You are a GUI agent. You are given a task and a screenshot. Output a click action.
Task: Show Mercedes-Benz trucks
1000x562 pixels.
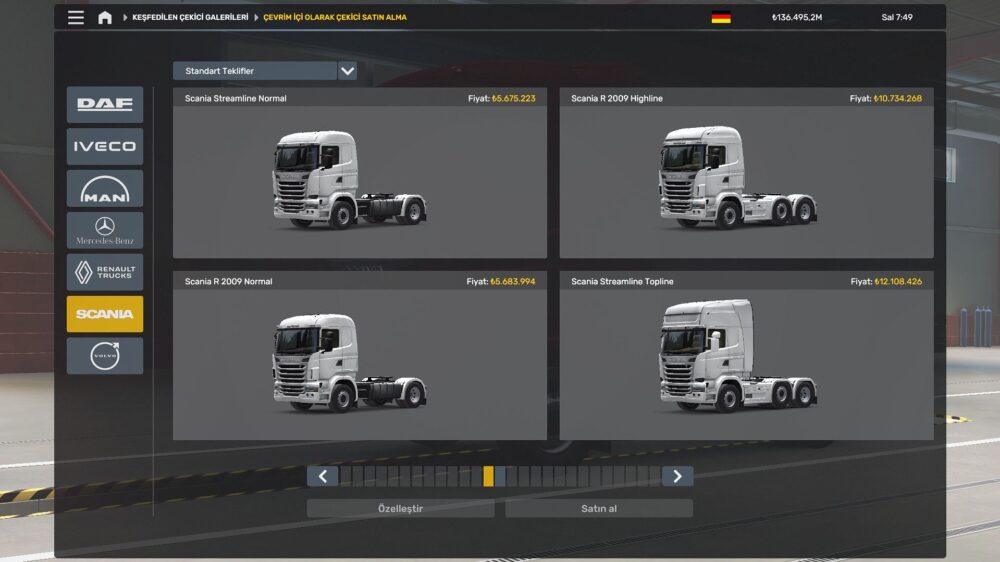105,230
